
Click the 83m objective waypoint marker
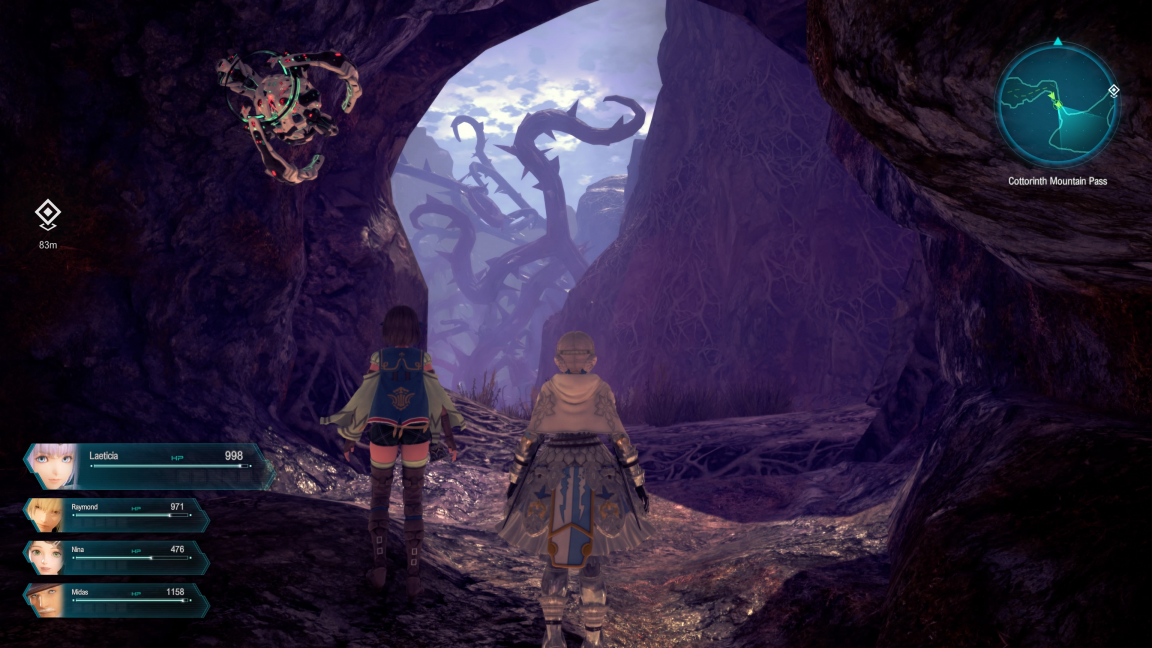47,214
